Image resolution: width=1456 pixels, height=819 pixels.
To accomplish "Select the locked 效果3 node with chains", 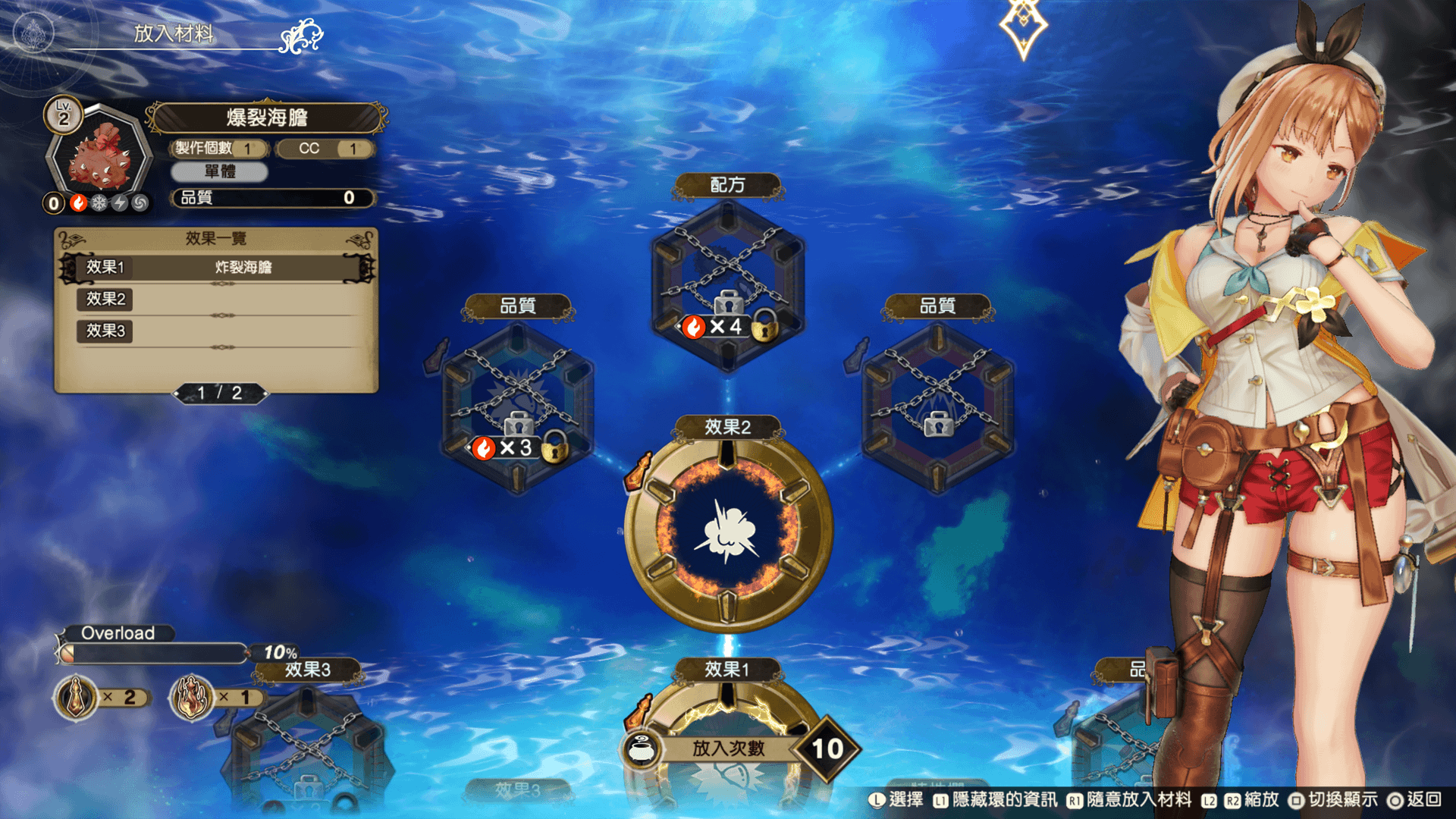I will (307, 747).
